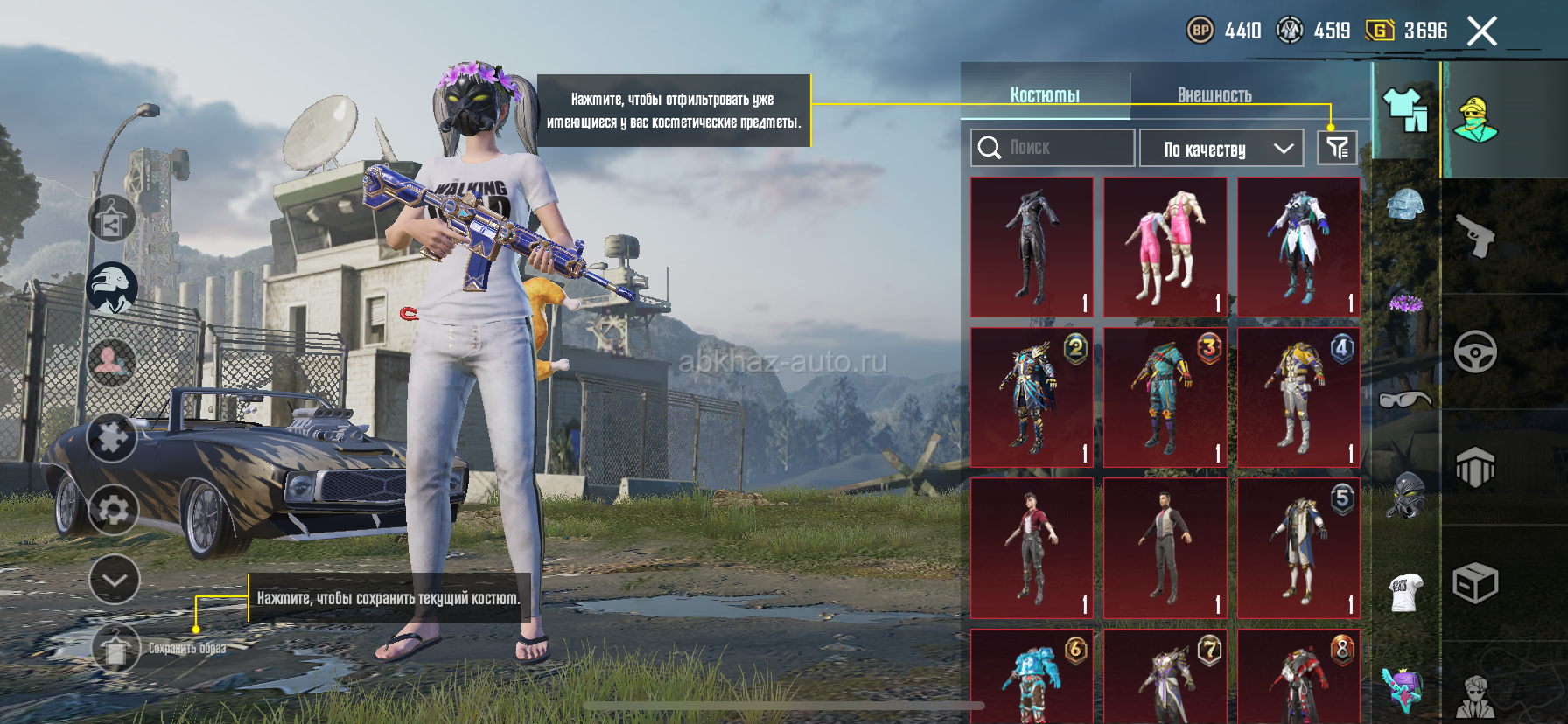
Task: Open the По качеству sorting dropdown
Action: 1221,149
